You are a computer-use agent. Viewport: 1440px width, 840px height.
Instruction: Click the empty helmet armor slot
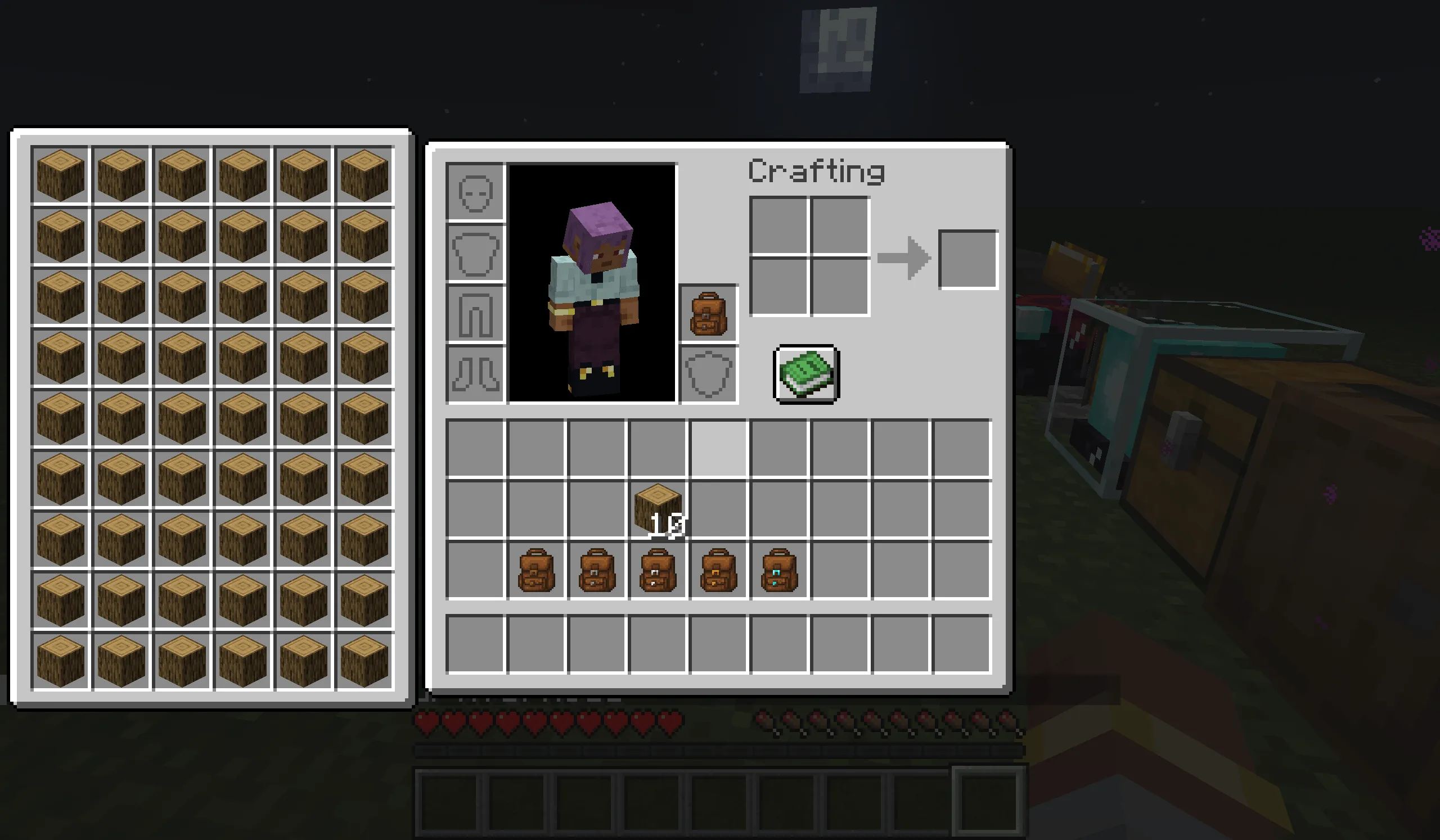click(x=475, y=192)
